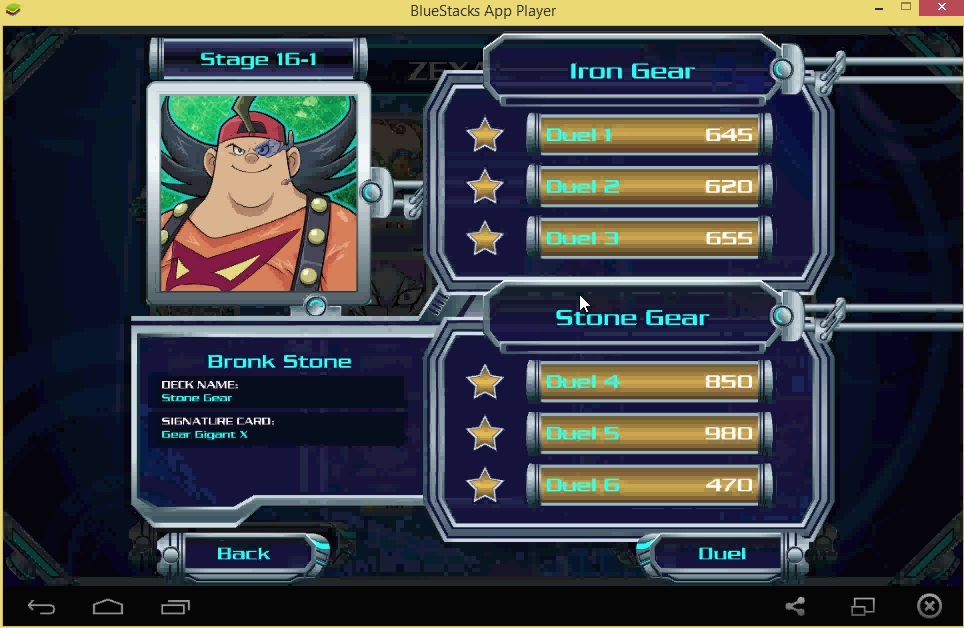This screenshot has width=964, height=628.
Task: Select the Iron Gear deck header
Action: 631,71
